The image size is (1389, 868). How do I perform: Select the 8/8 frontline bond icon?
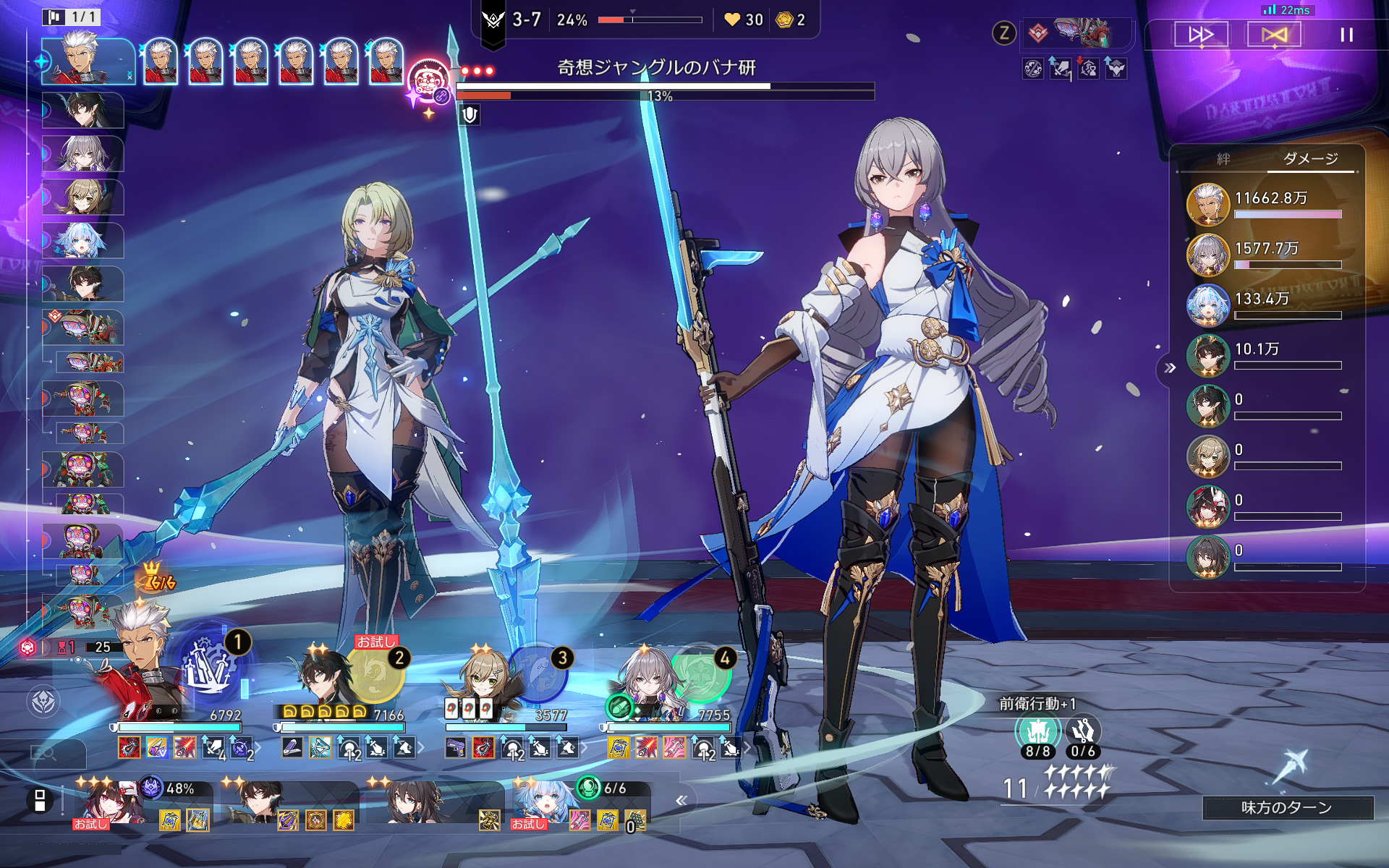pos(1037,733)
